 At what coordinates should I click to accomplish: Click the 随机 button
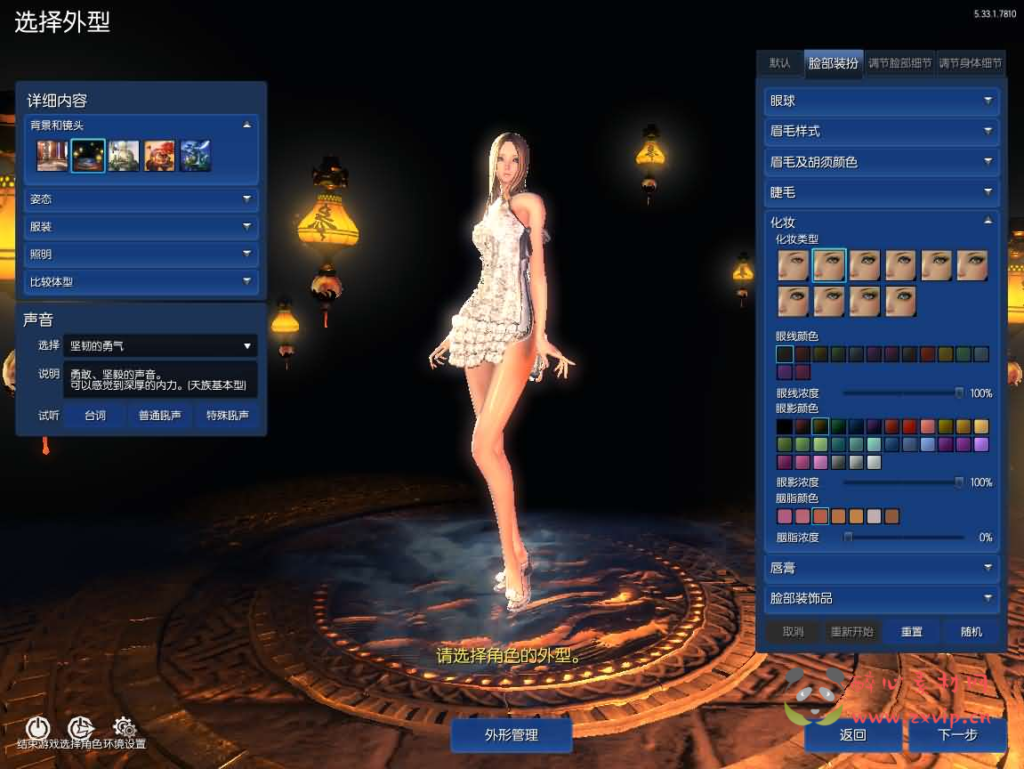point(970,632)
